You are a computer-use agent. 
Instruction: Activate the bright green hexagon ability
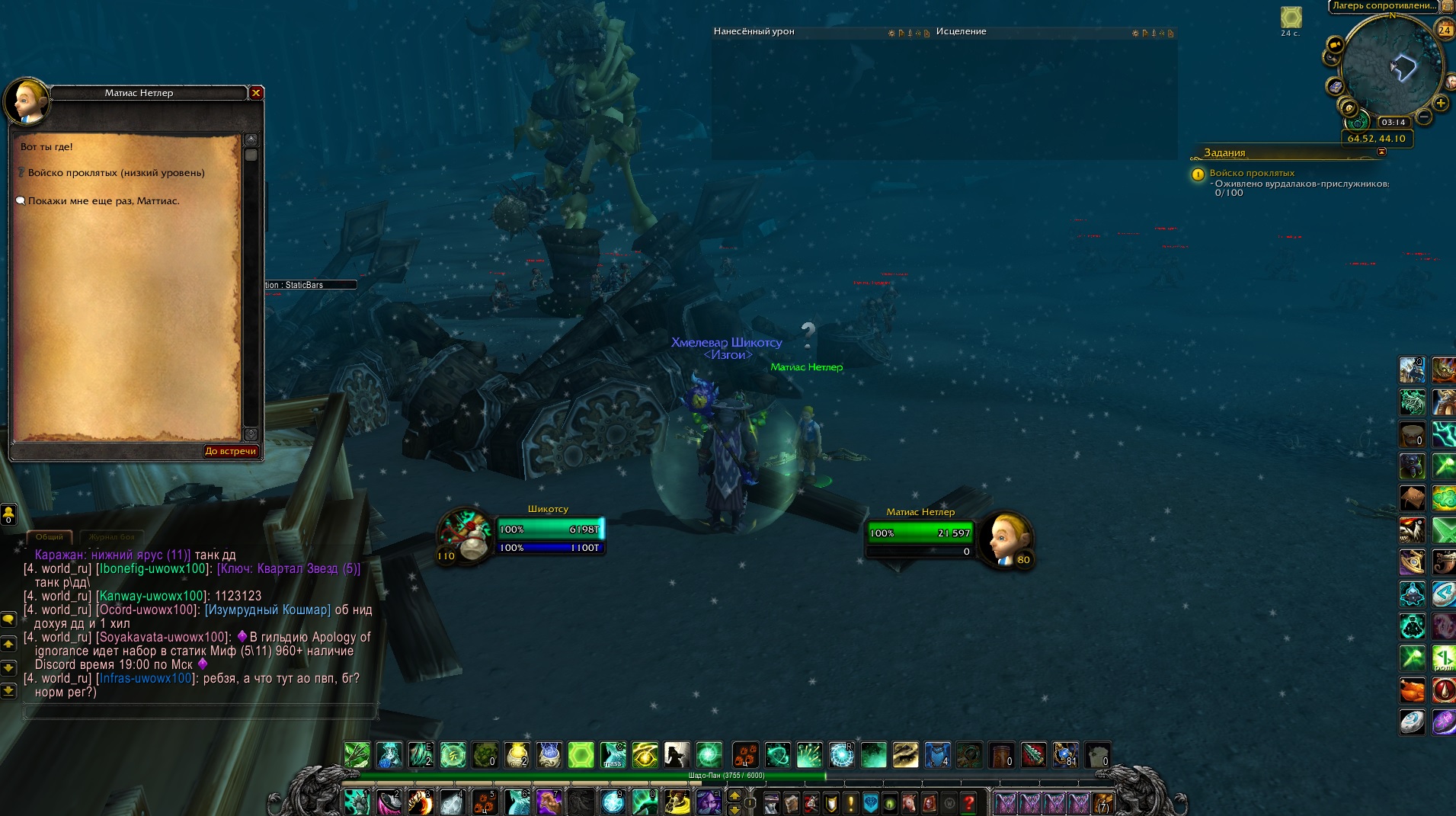point(581,755)
